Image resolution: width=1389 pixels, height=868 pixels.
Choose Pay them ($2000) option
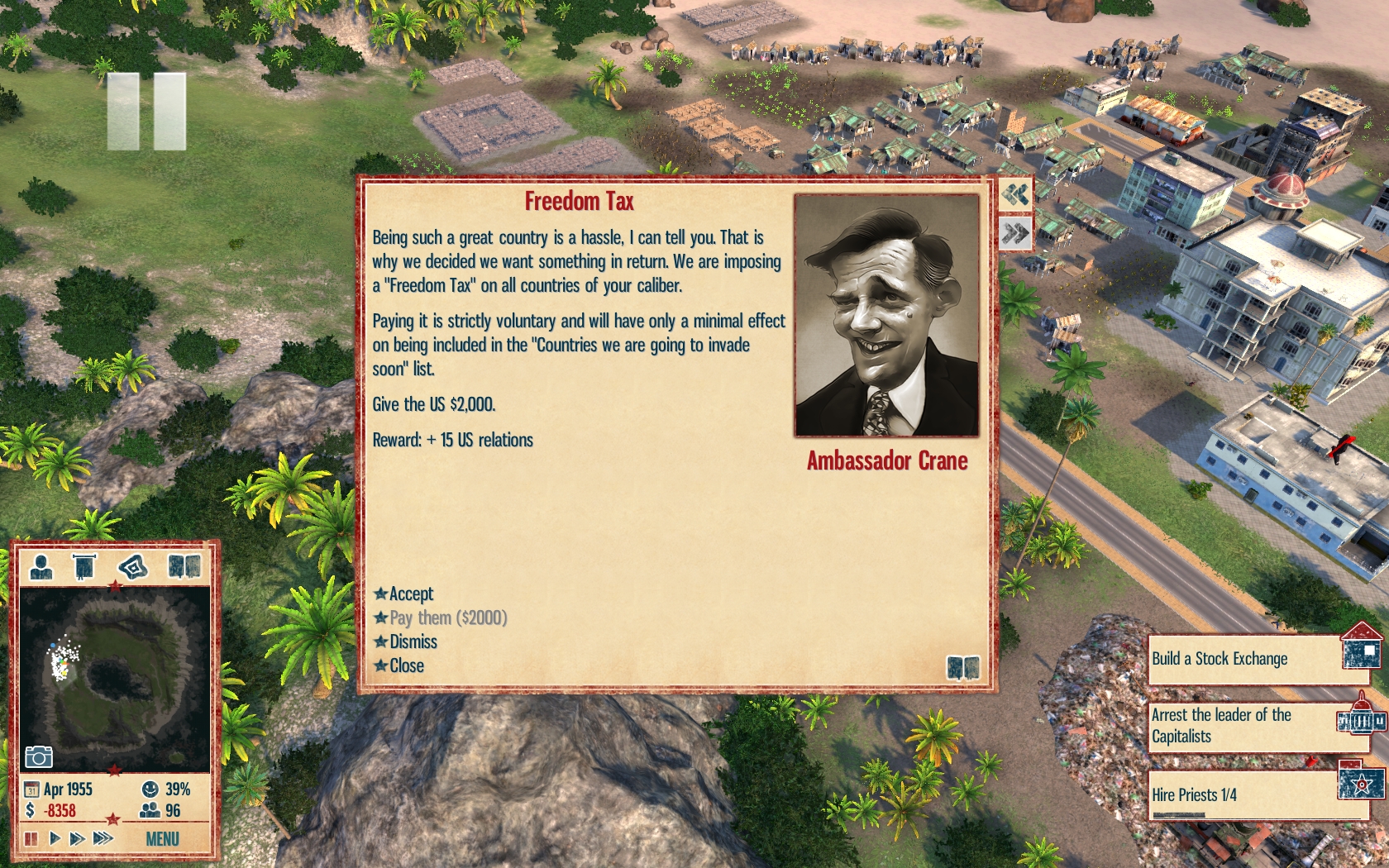coord(447,618)
